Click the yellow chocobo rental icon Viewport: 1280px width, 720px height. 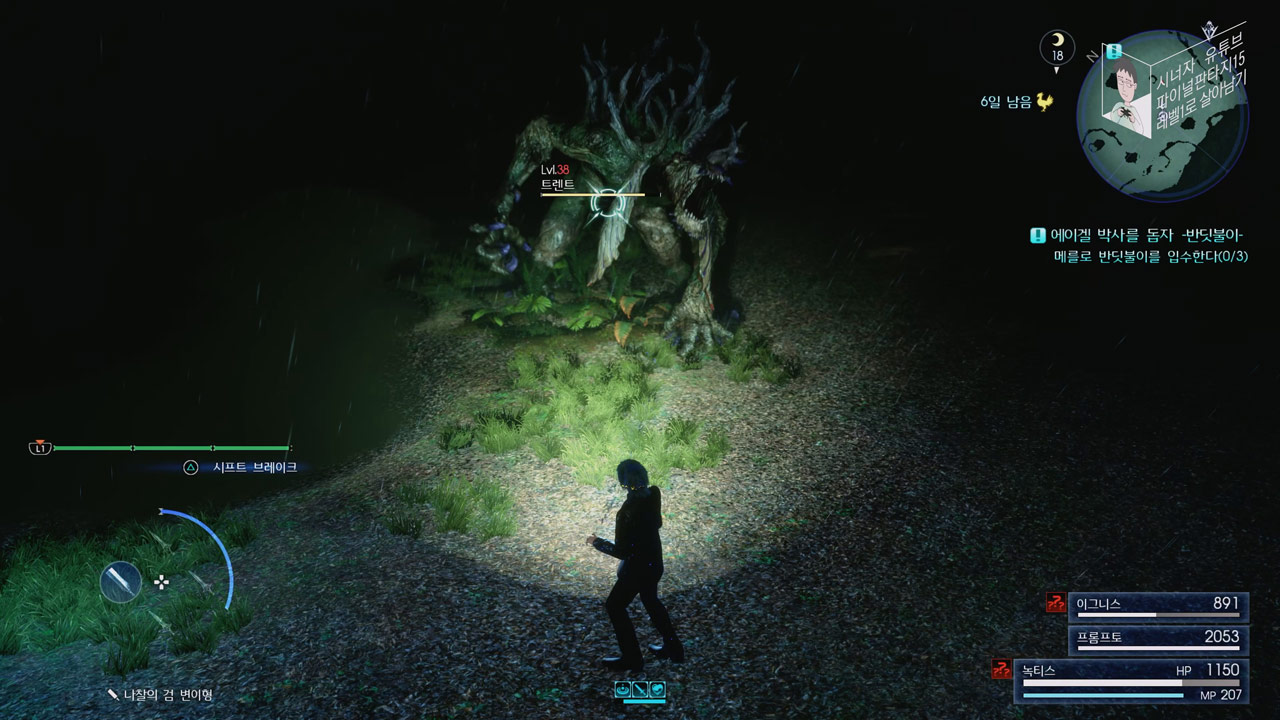pyautogui.click(x=1045, y=101)
